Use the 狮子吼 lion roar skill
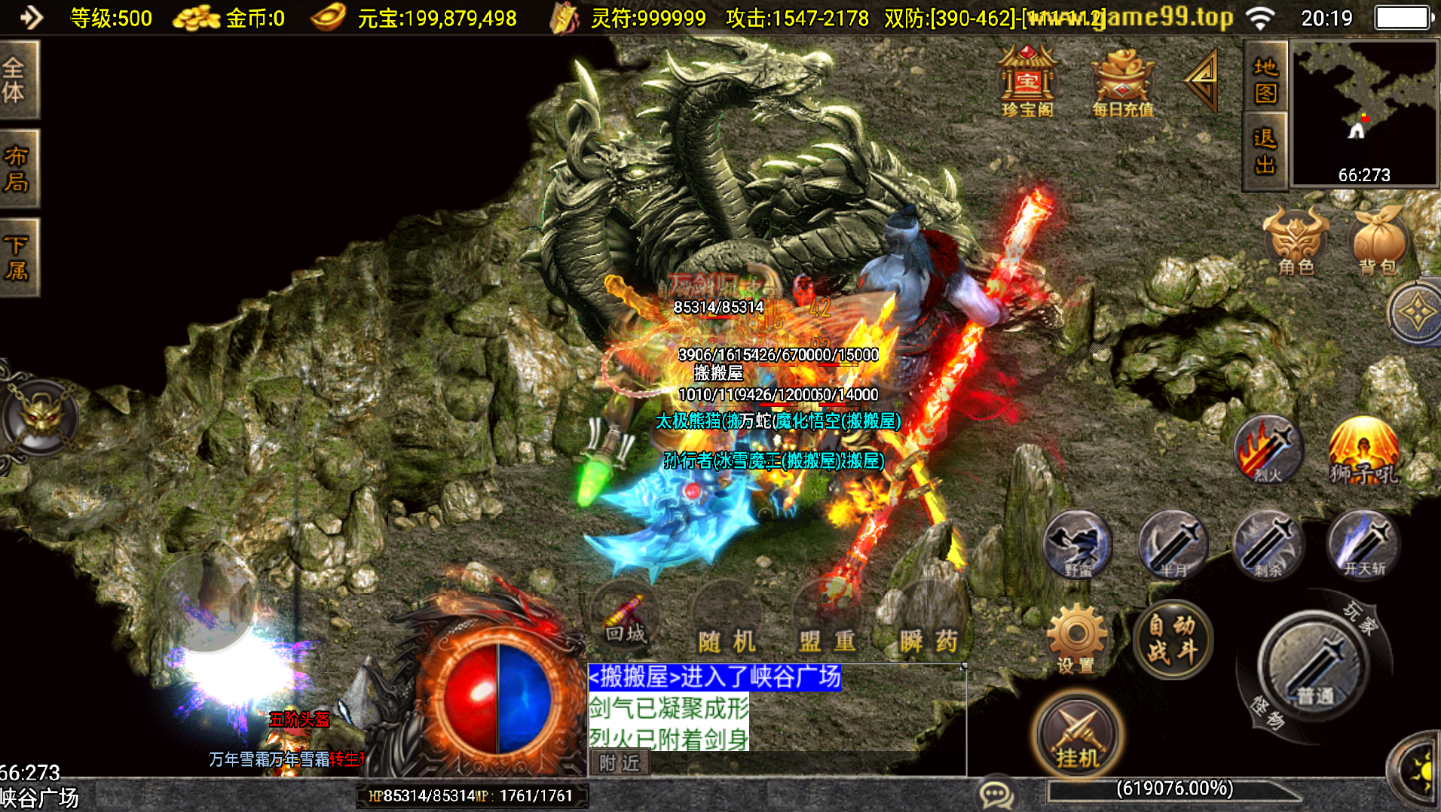The image size is (1441, 812). 1364,450
